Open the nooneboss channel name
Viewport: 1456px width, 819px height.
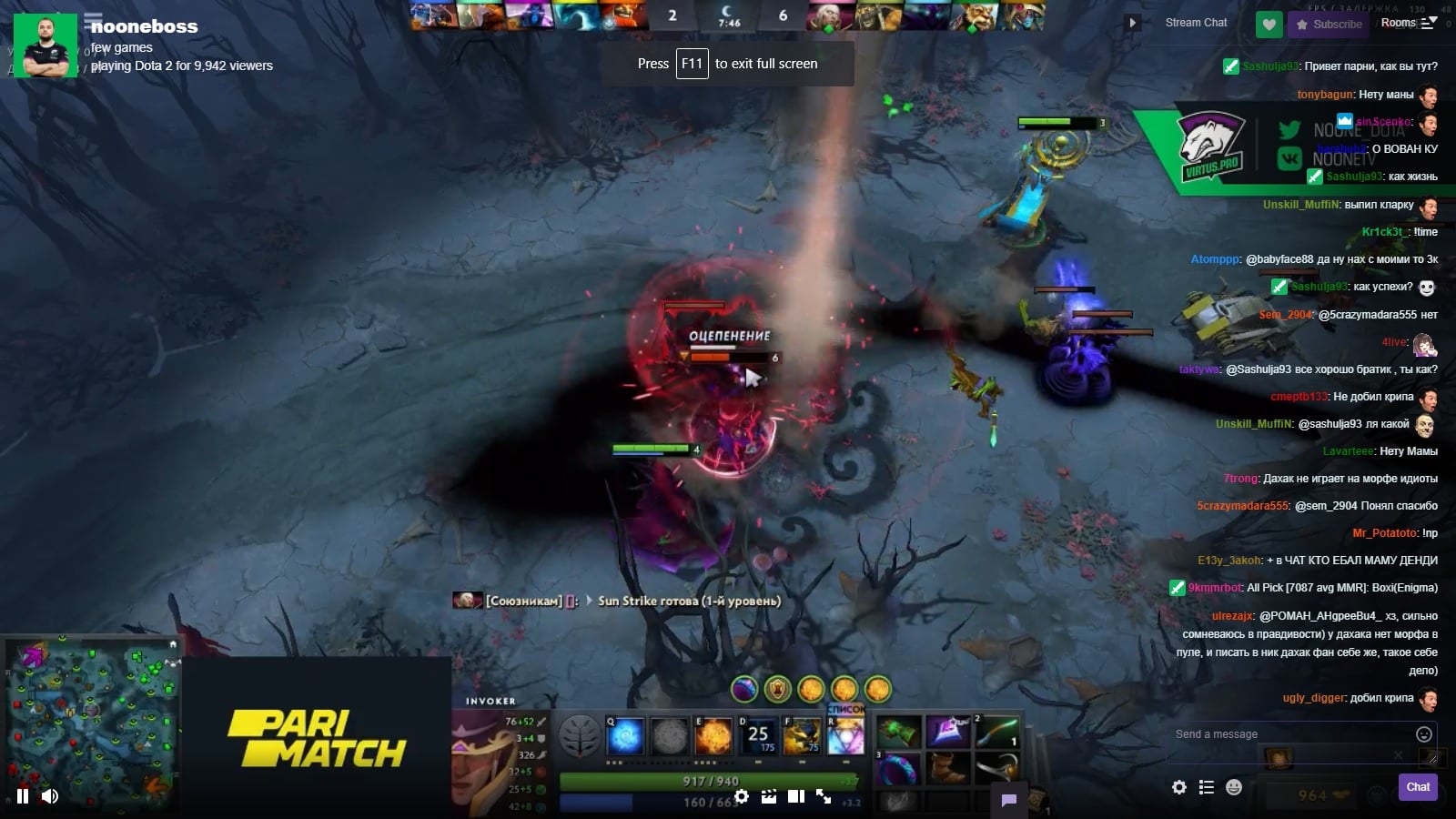click(143, 26)
